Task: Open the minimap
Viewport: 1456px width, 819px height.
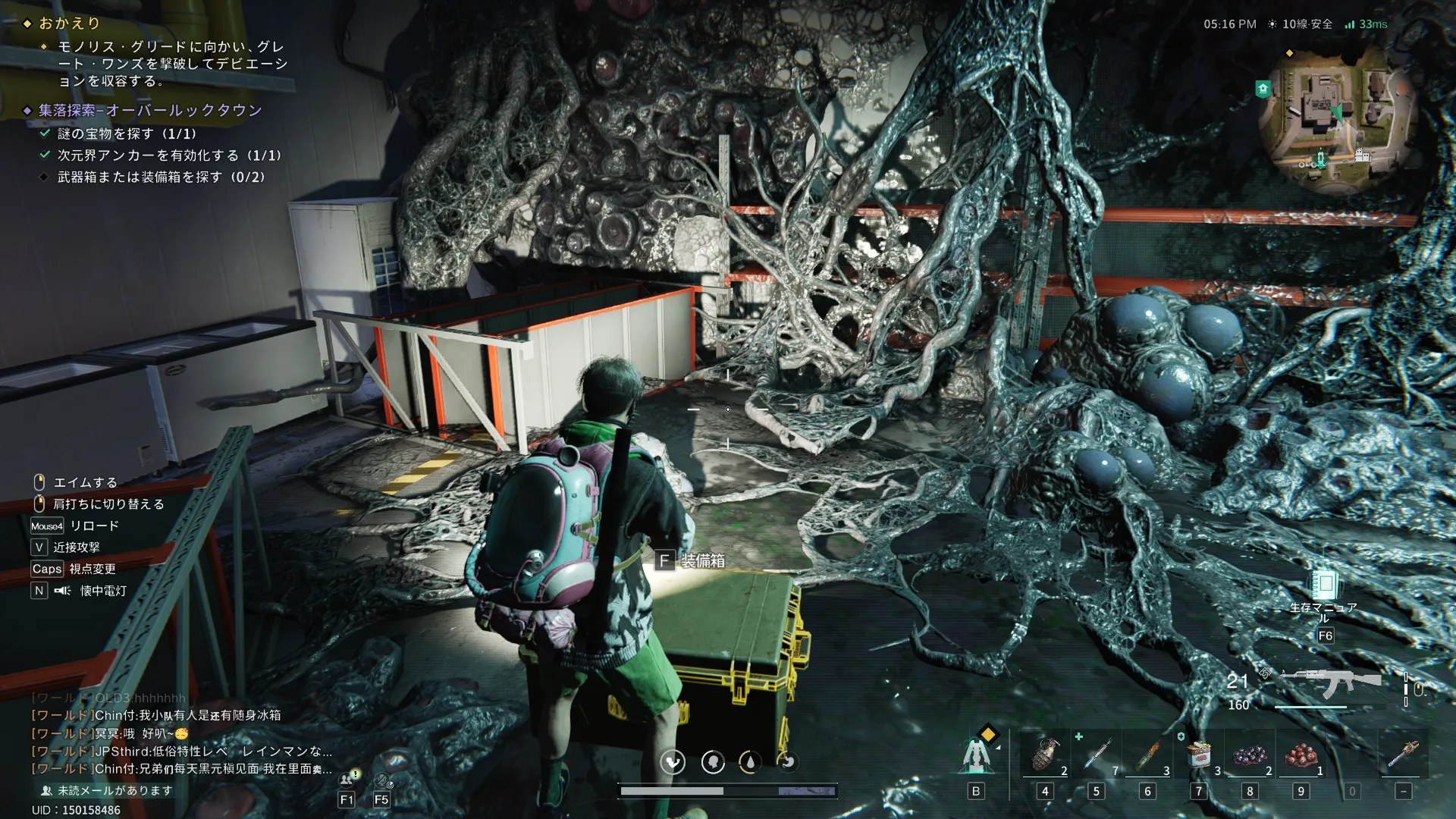Action: pos(1336,116)
